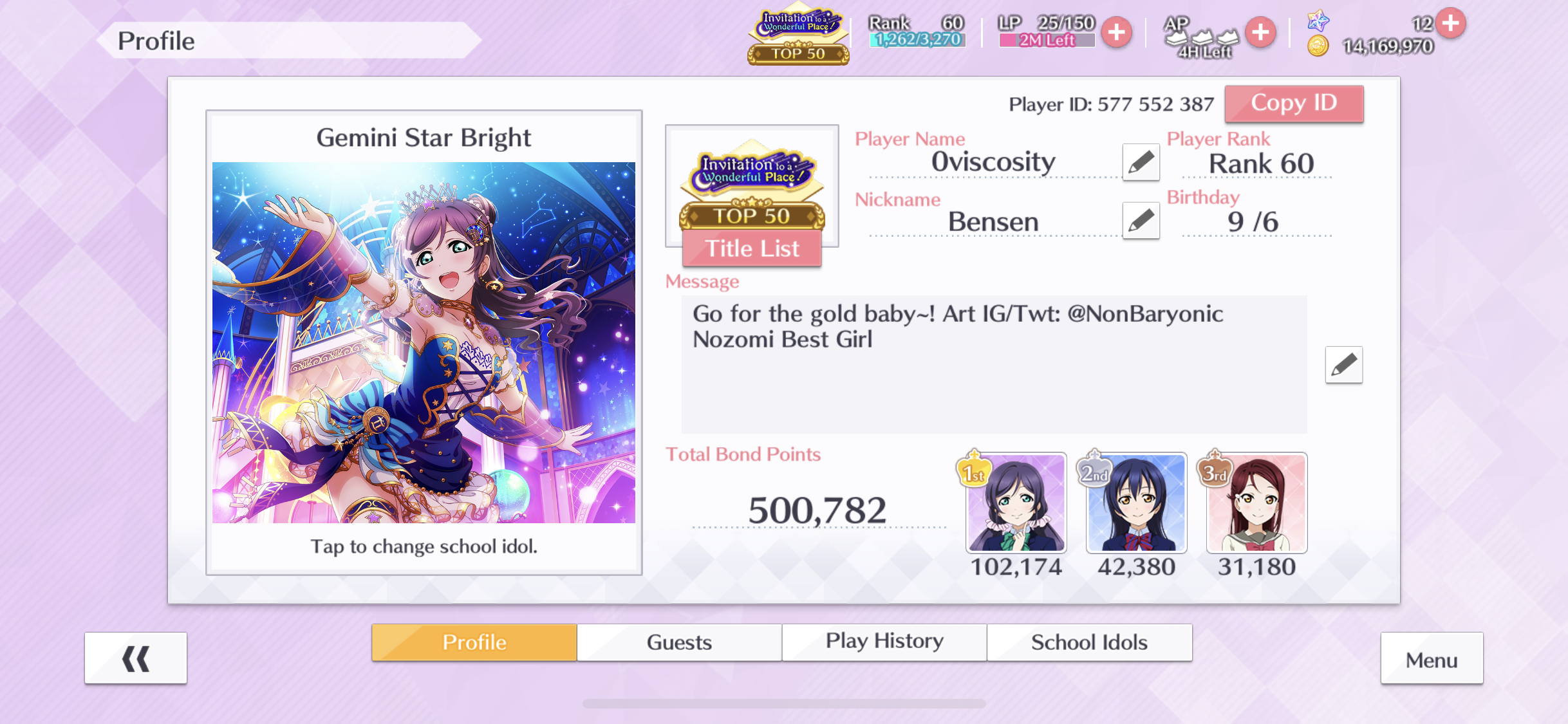Image resolution: width=1568 pixels, height=724 pixels.
Task: Click the TOP 50 title badge in header
Action: (x=798, y=37)
